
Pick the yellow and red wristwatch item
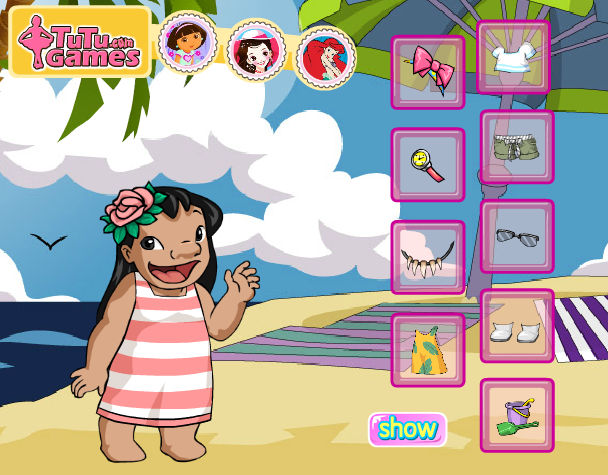(427, 165)
